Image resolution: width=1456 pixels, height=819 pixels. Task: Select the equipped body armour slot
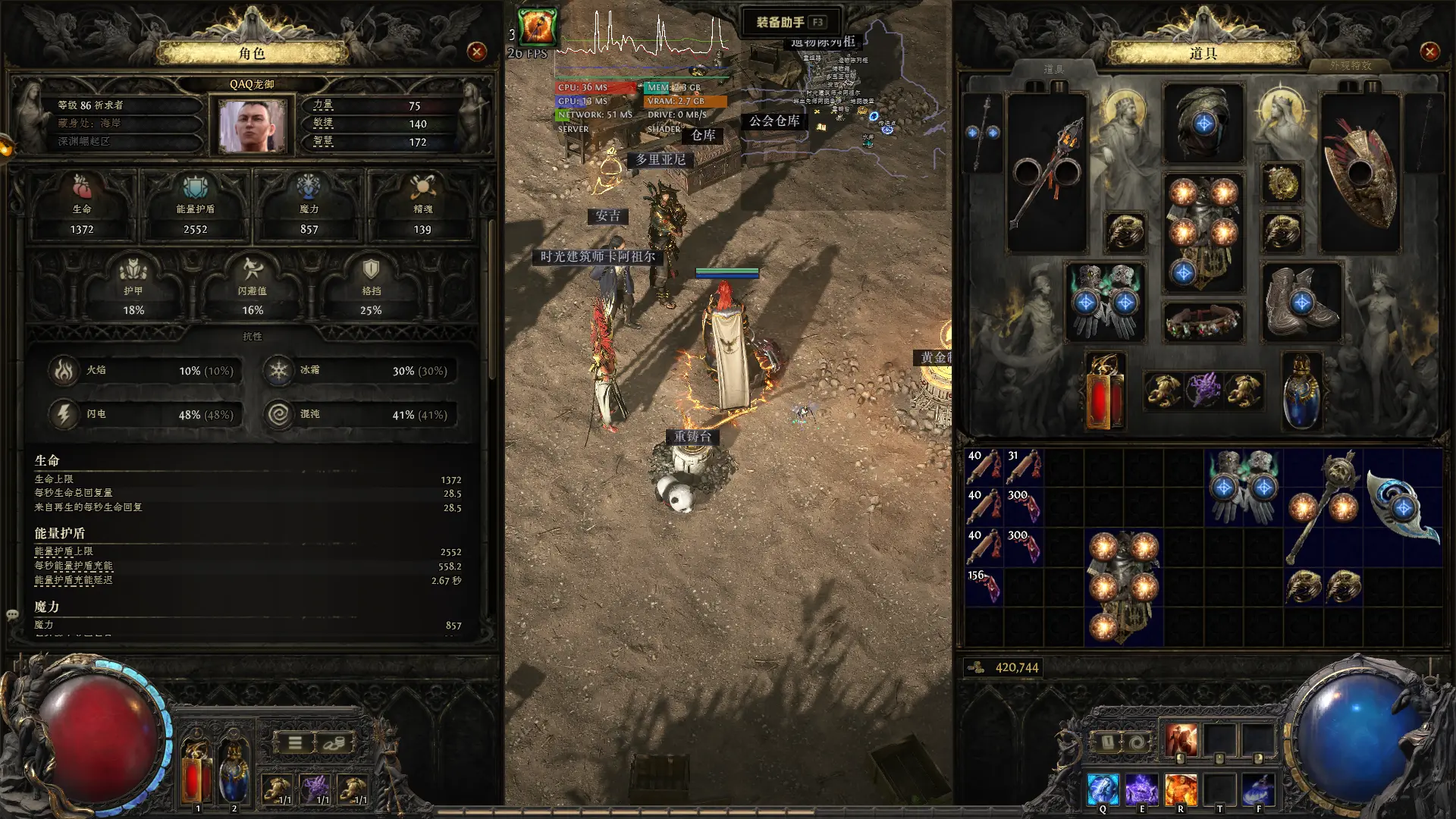coord(1203,232)
